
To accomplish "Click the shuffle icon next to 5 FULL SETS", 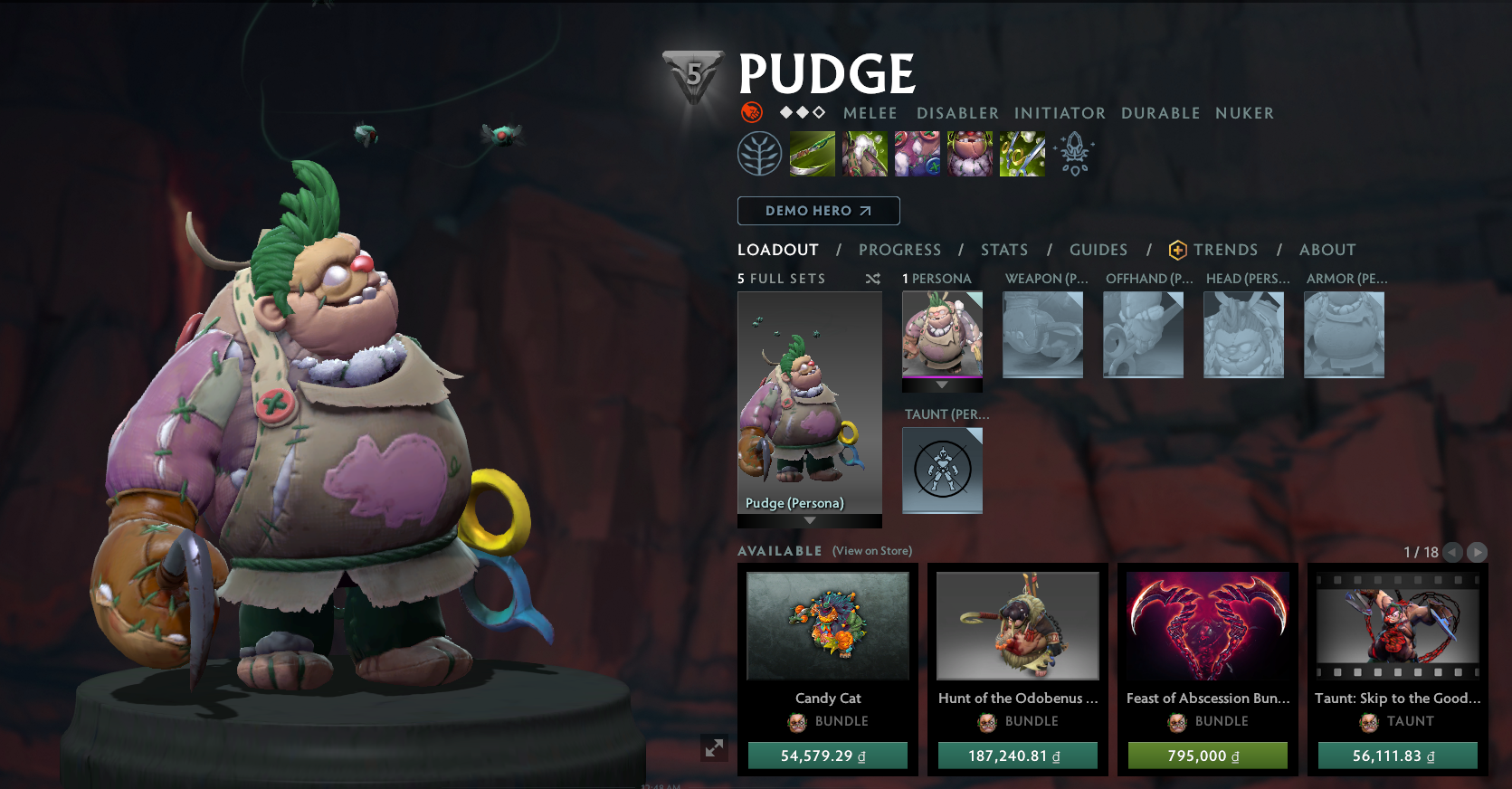I will [x=873, y=279].
